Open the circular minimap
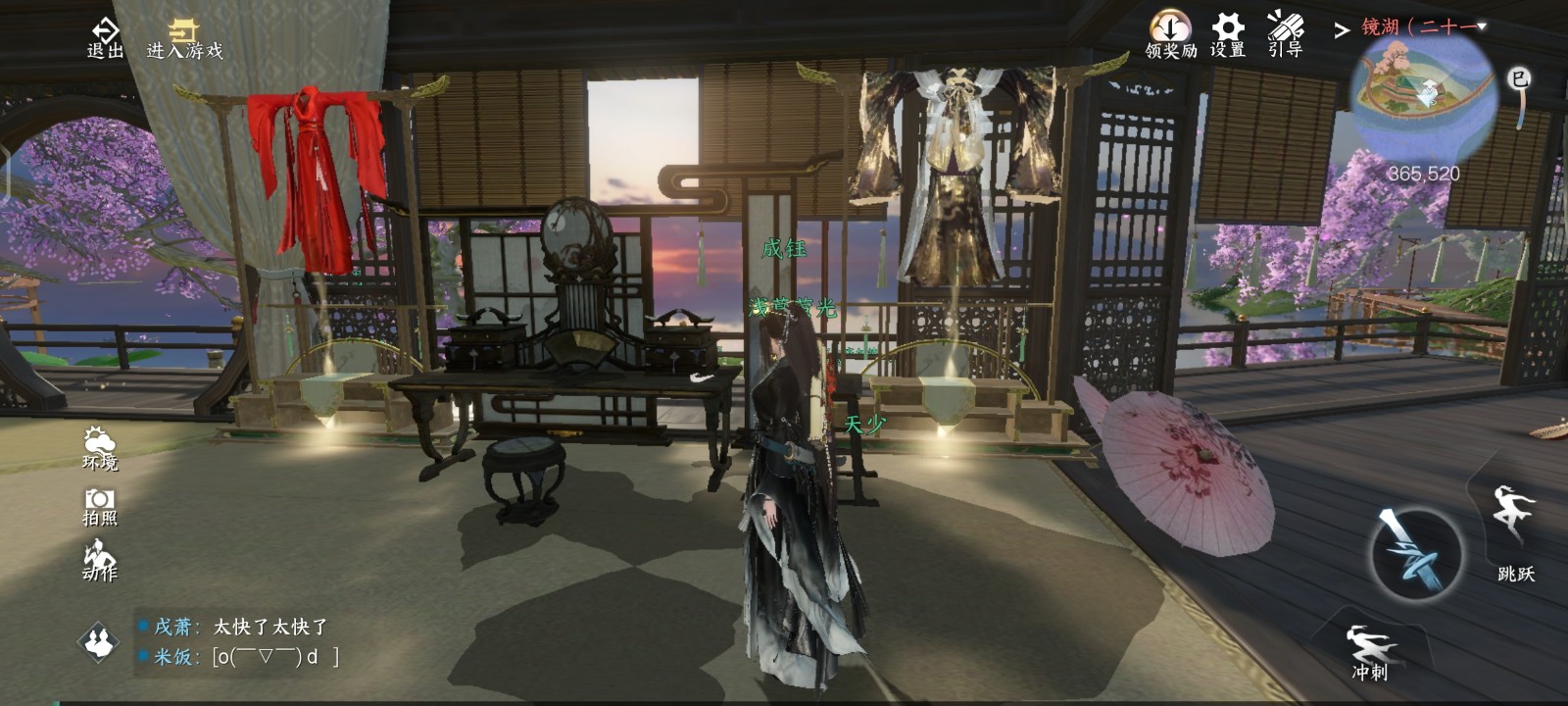Image resolution: width=1568 pixels, height=706 pixels. [x=1422, y=93]
